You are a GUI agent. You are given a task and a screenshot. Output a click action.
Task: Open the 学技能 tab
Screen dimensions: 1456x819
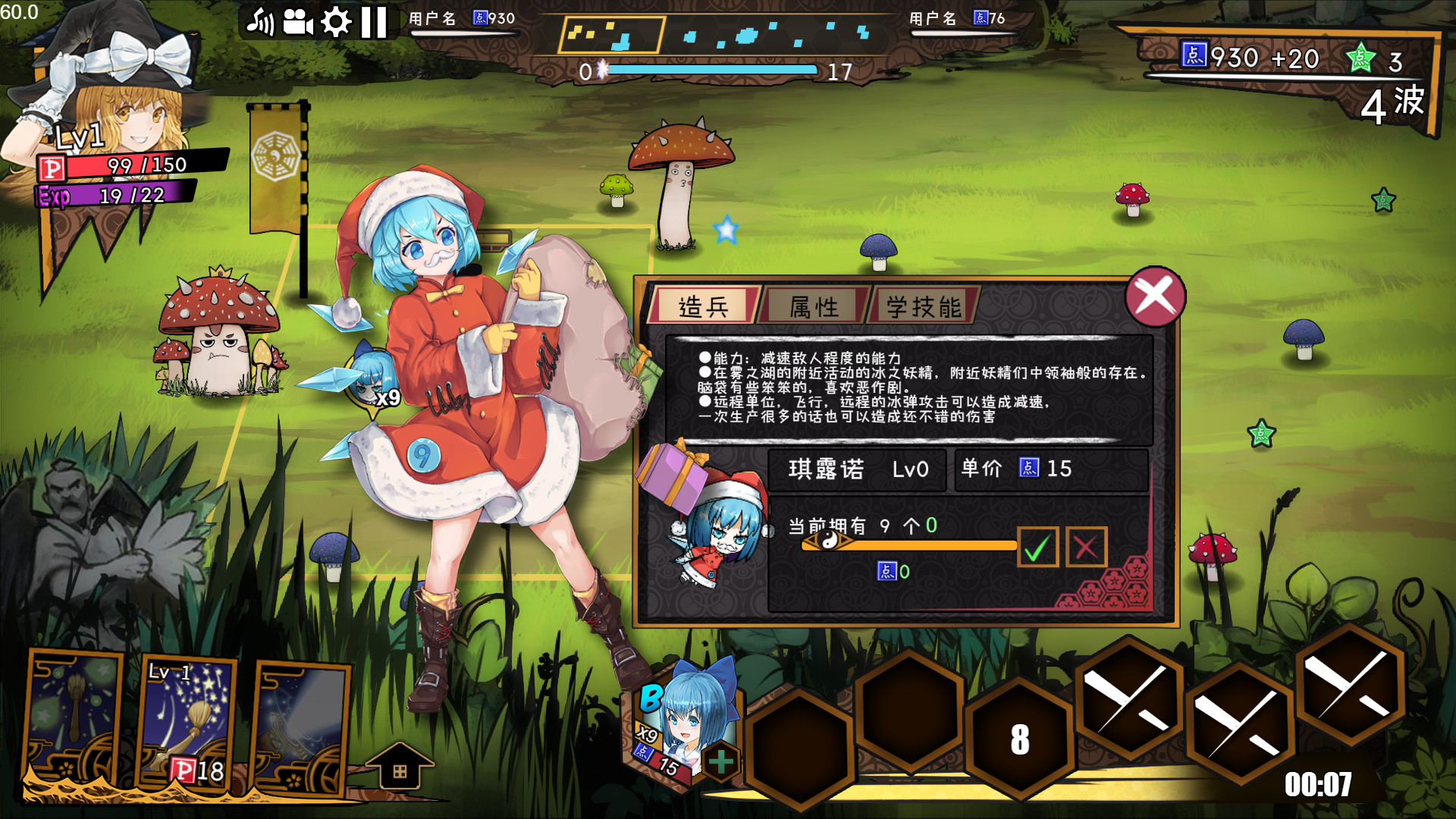click(922, 304)
